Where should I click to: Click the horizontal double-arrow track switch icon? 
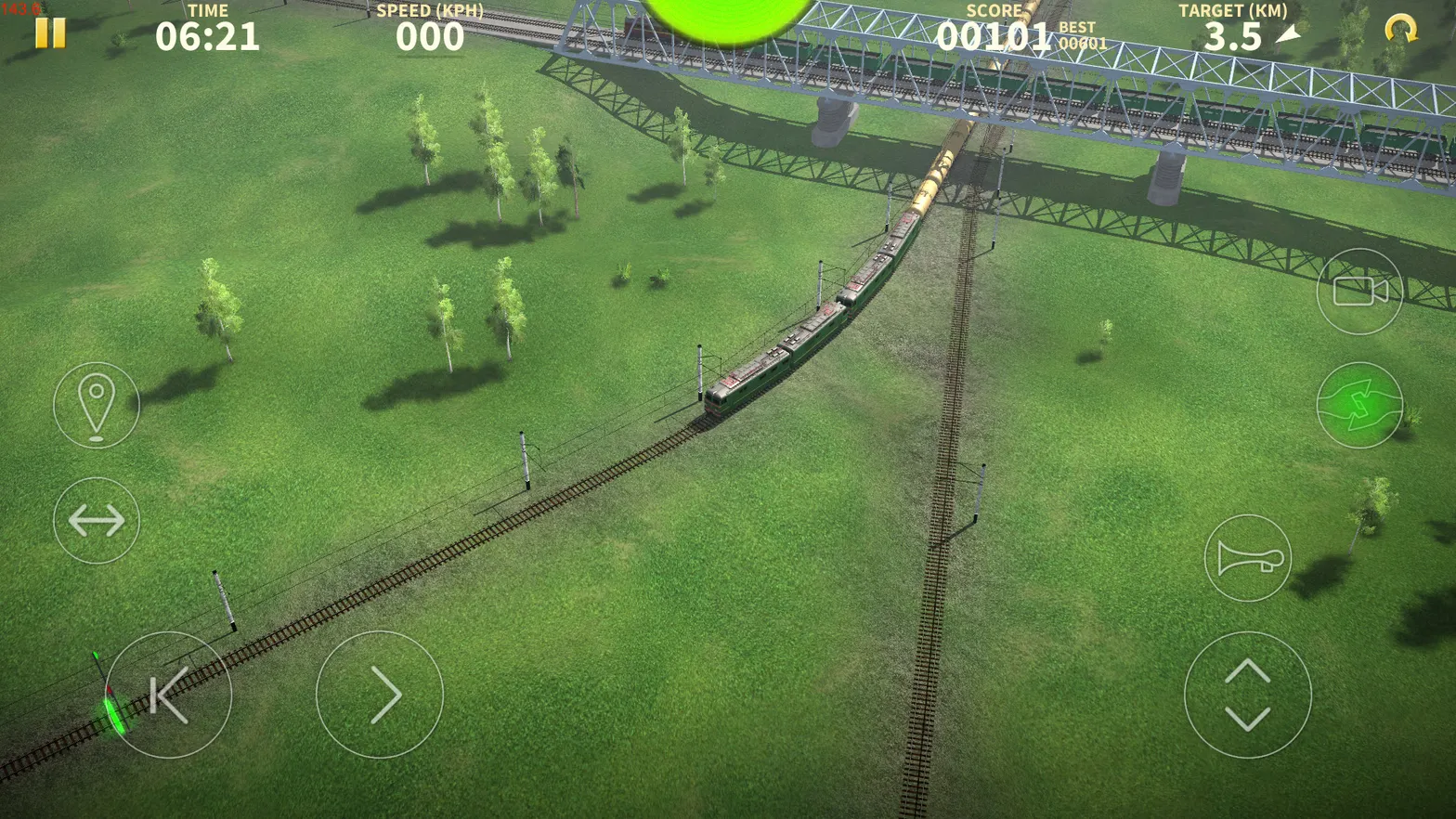pos(96,521)
